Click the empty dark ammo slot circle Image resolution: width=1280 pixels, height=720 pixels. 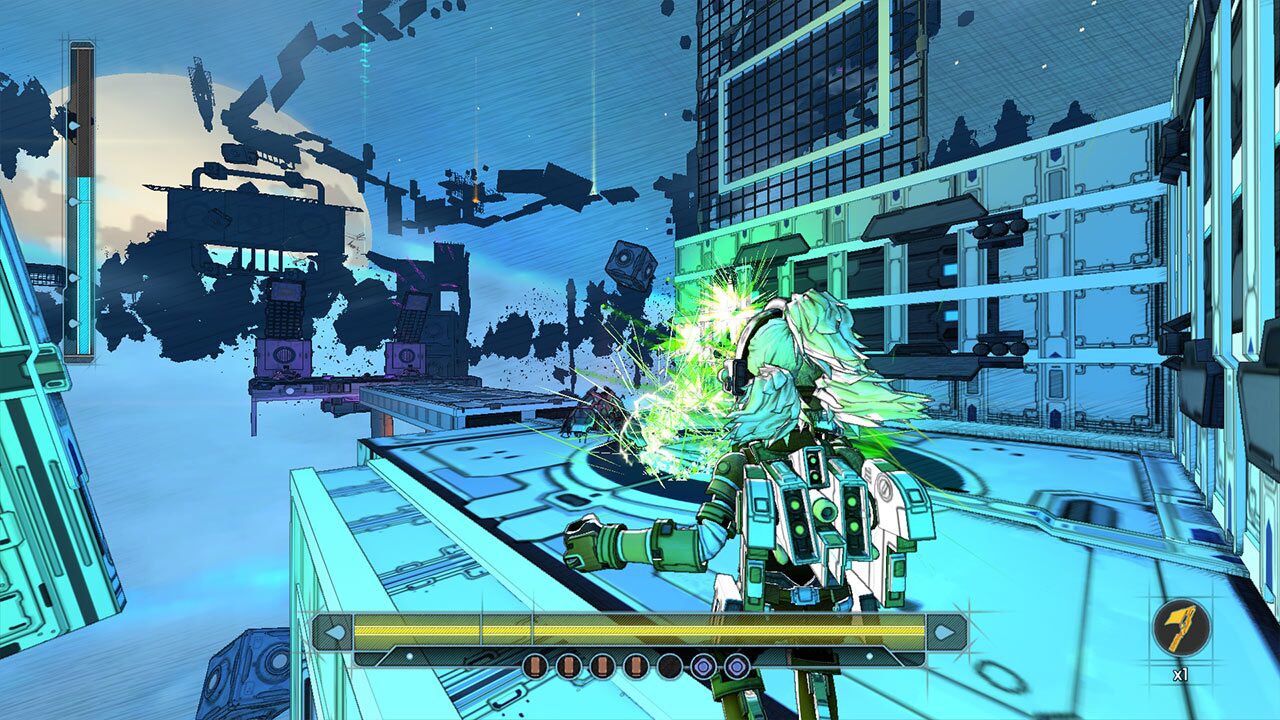pos(670,664)
